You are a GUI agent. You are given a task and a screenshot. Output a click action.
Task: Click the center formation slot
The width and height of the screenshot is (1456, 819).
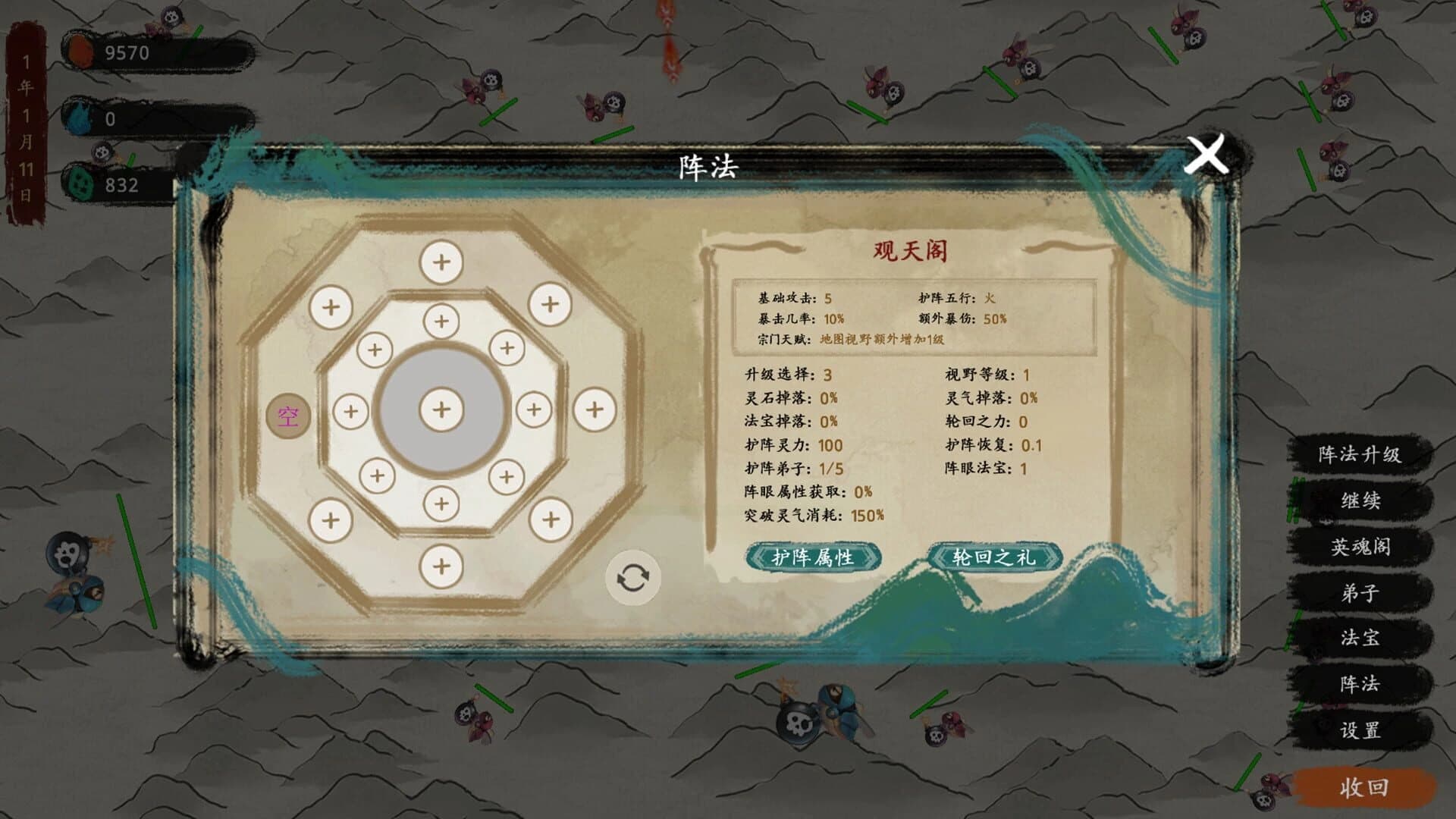440,409
